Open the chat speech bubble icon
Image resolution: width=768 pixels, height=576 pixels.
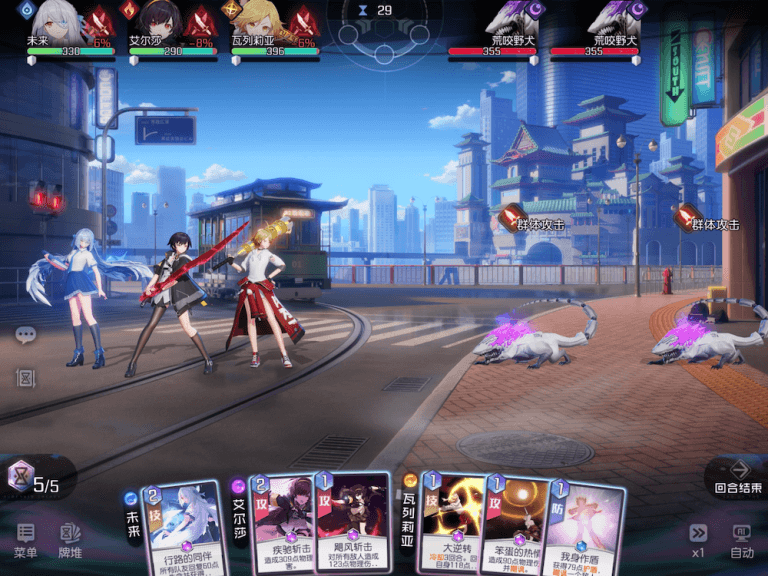[26, 335]
